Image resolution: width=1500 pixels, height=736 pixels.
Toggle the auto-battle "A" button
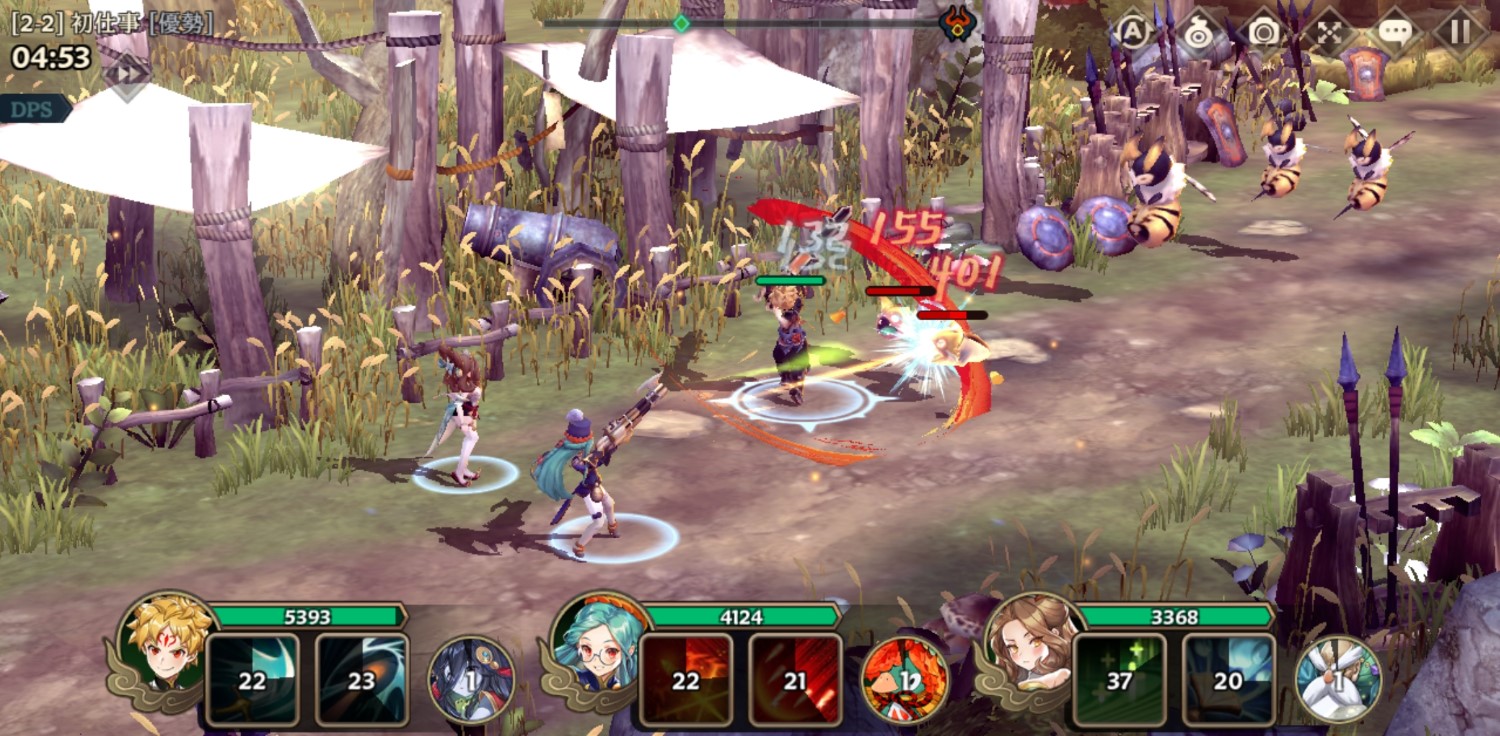point(1132,32)
